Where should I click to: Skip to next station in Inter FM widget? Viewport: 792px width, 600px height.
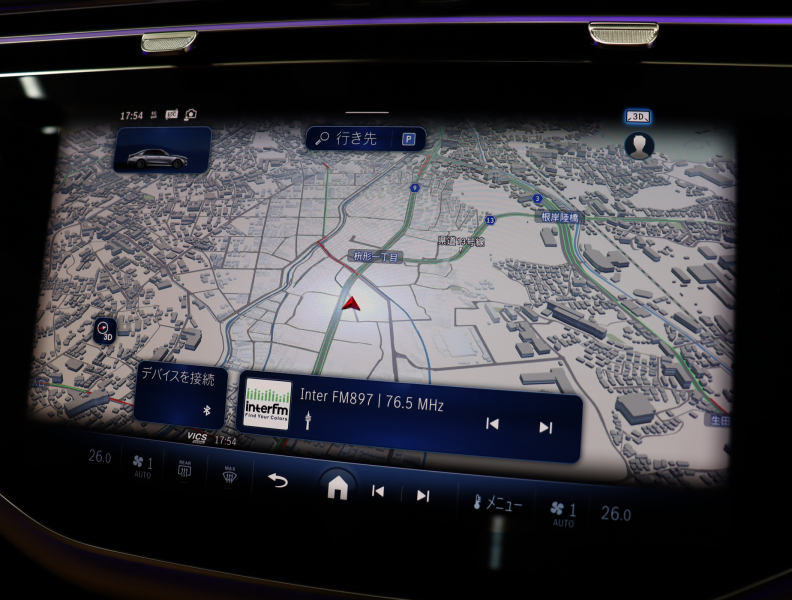(545, 428)
